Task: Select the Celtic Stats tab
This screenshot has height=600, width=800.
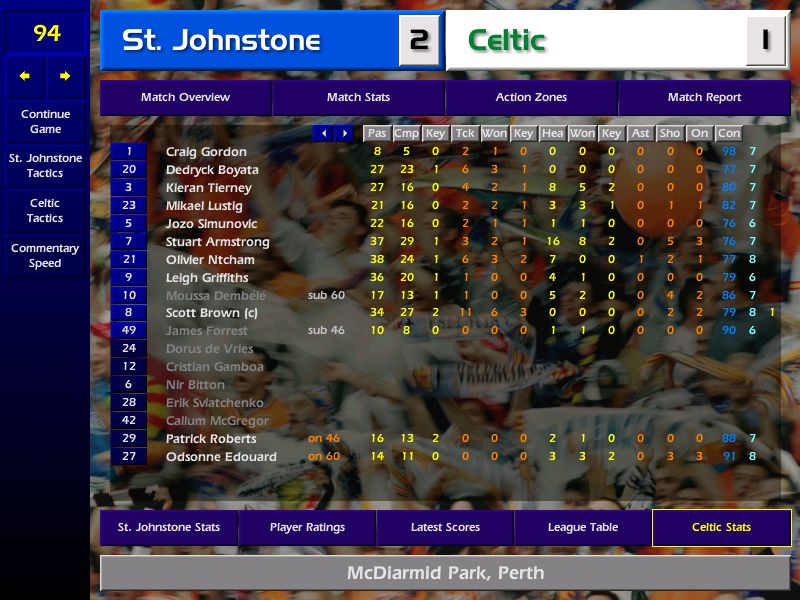Action: coord(721,527)
